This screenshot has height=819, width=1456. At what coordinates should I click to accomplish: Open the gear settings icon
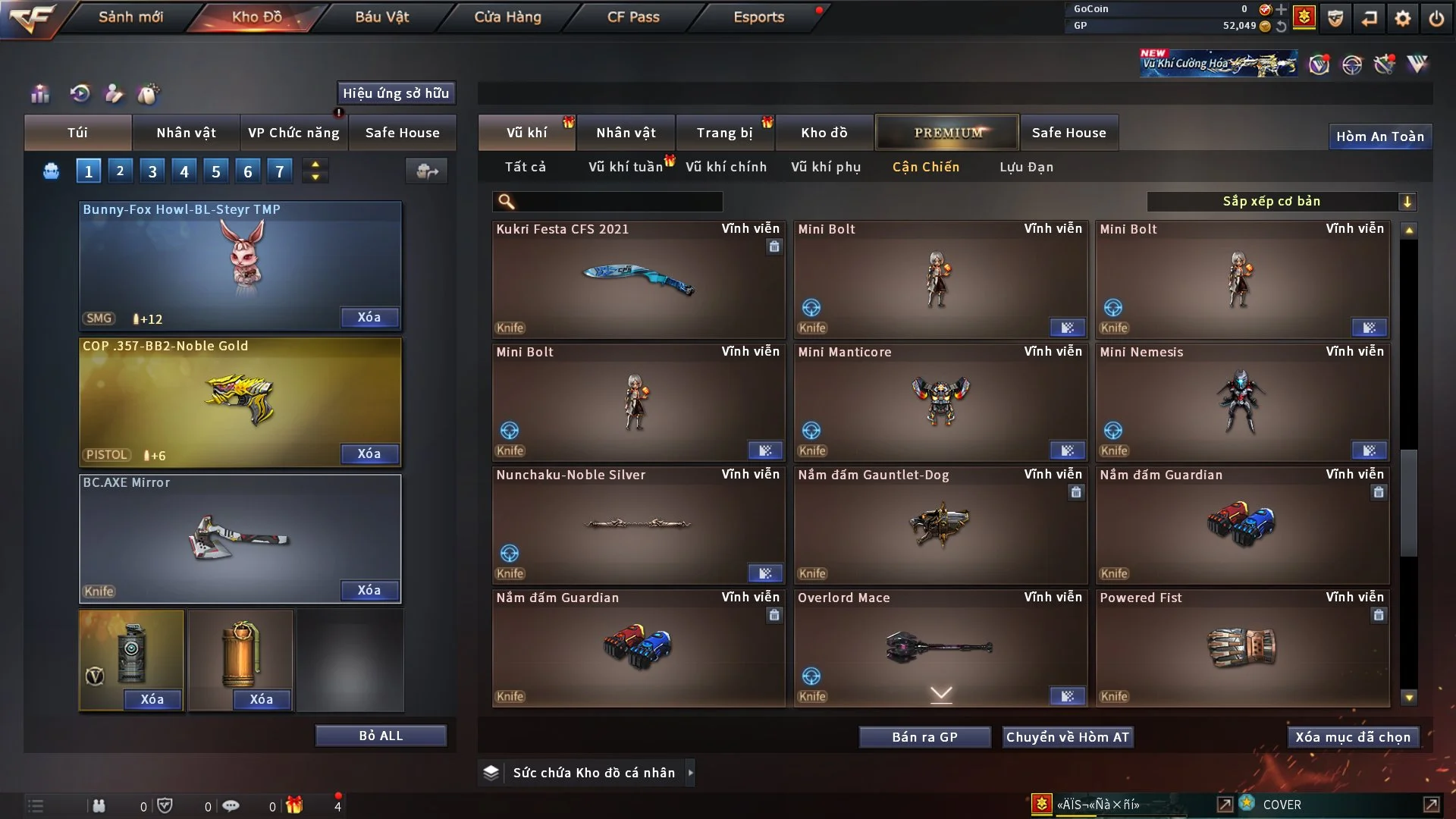[1403, 18]
